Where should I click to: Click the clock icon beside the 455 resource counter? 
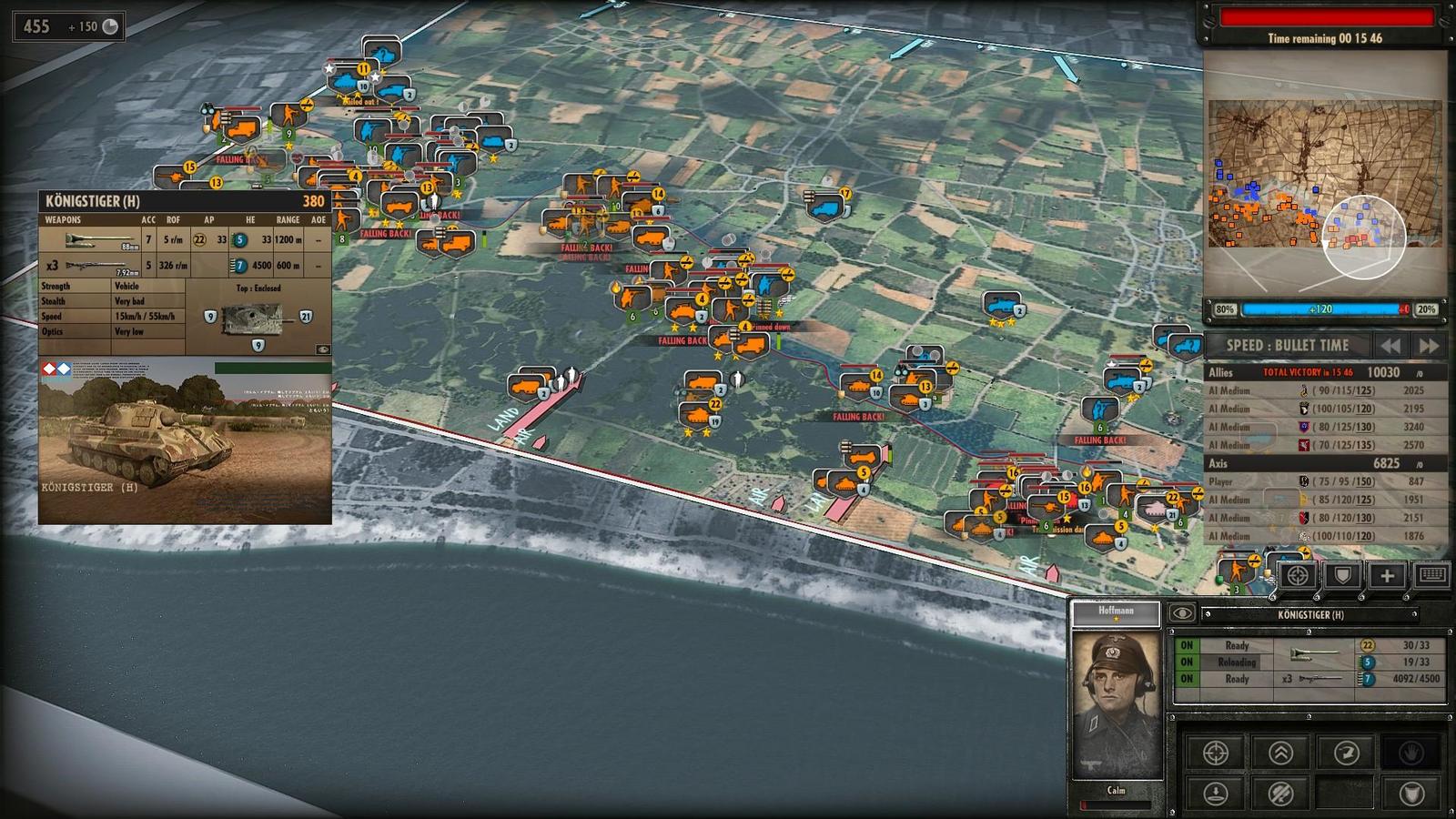coord(109,26)
